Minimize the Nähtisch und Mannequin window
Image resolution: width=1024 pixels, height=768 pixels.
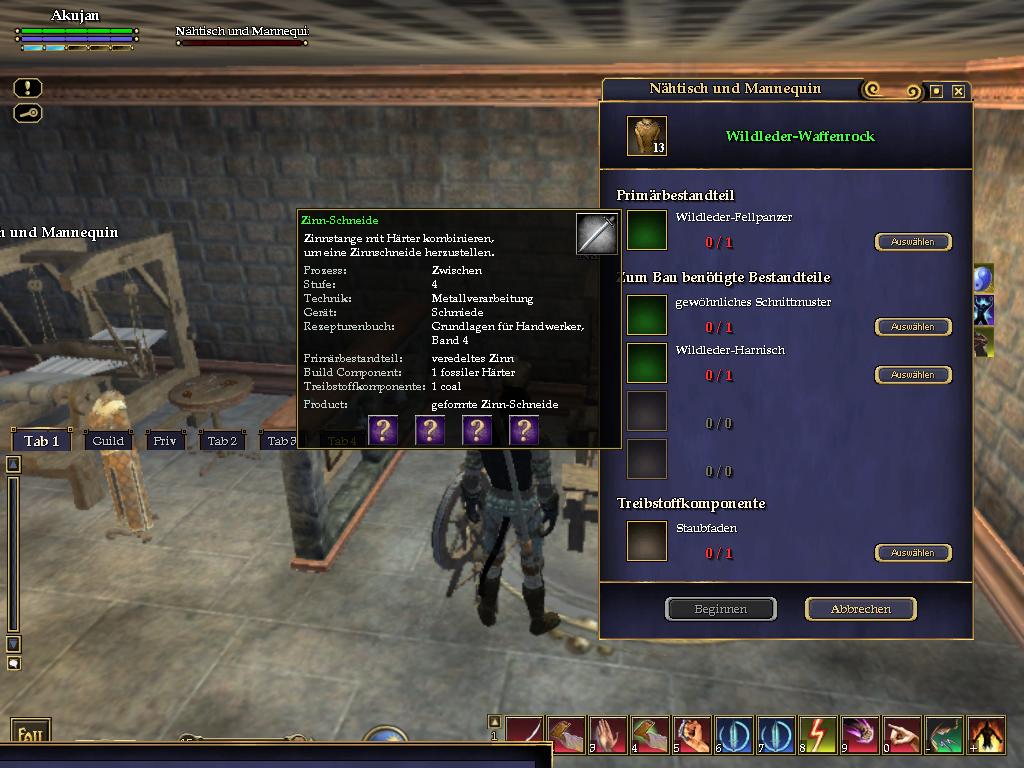tap(936, 91)
